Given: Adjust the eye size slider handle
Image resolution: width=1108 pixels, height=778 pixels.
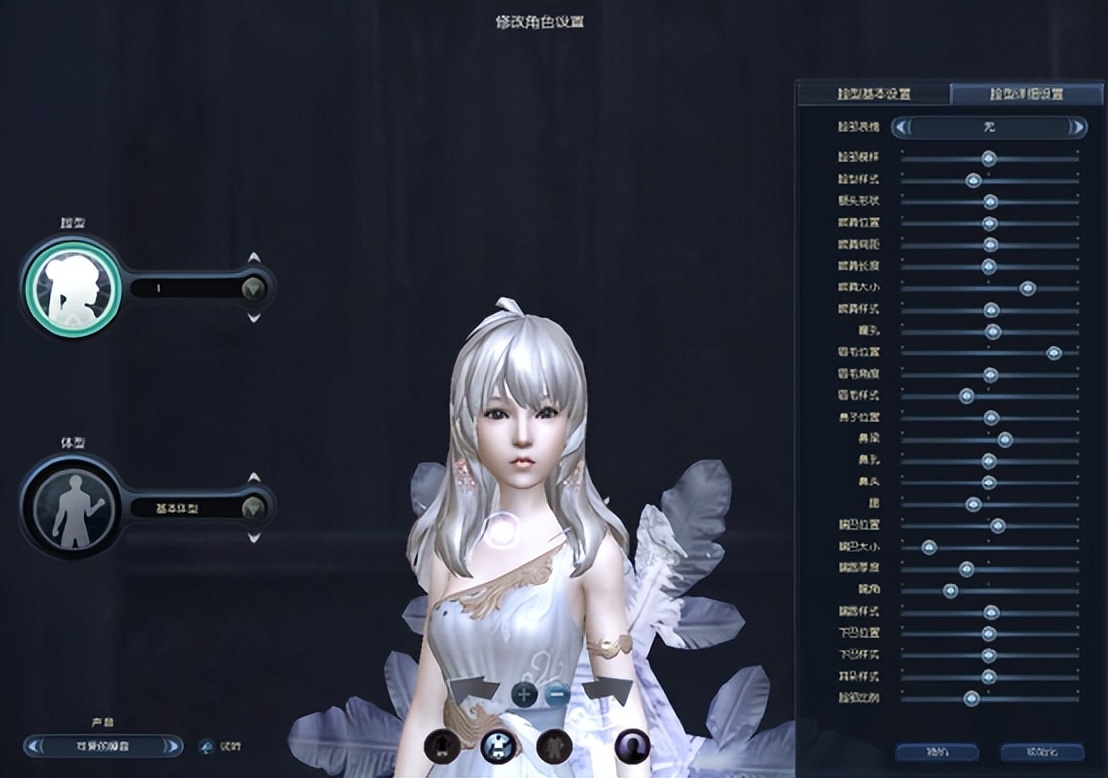Looking at the screenshot, I should point(1027,288).
